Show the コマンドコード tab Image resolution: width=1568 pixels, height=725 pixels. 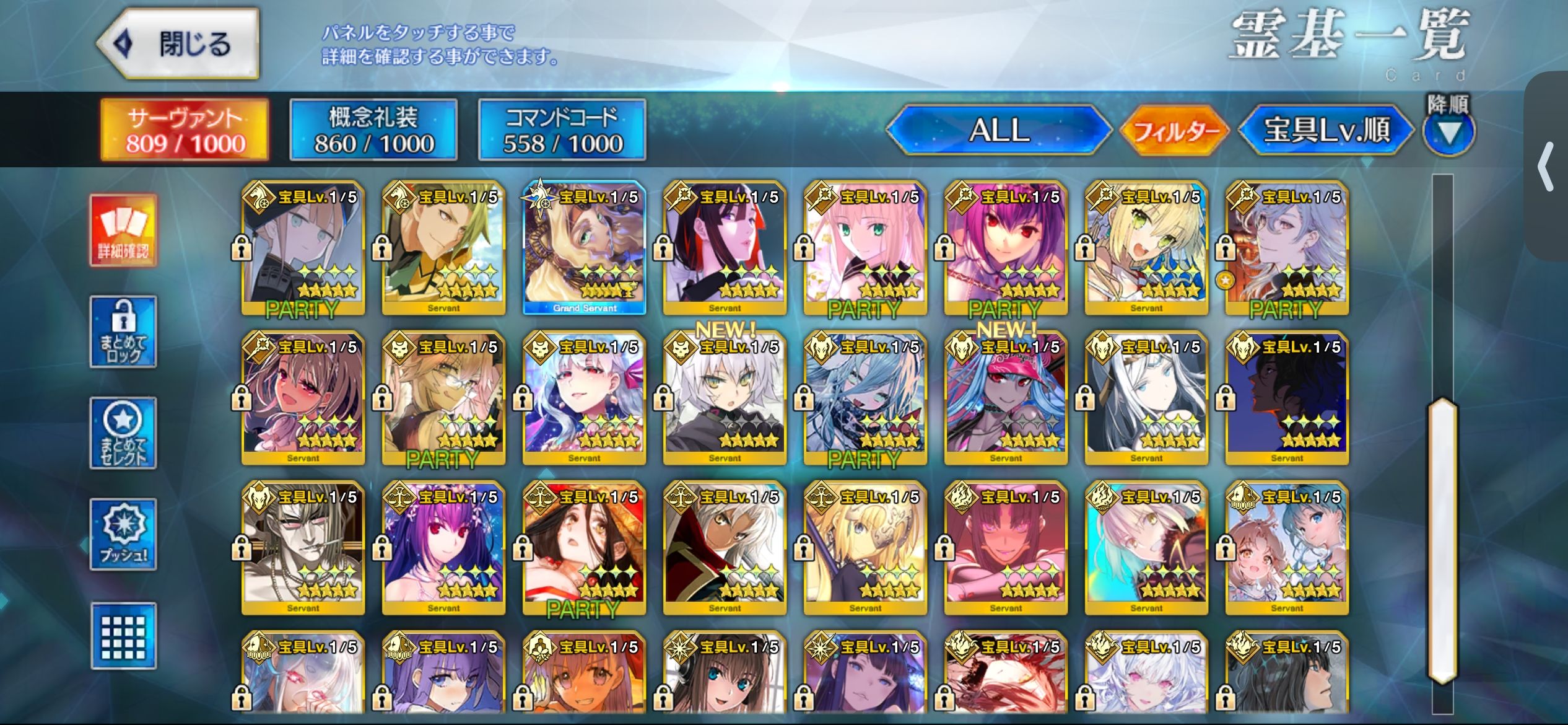click(x=562, y=130)
